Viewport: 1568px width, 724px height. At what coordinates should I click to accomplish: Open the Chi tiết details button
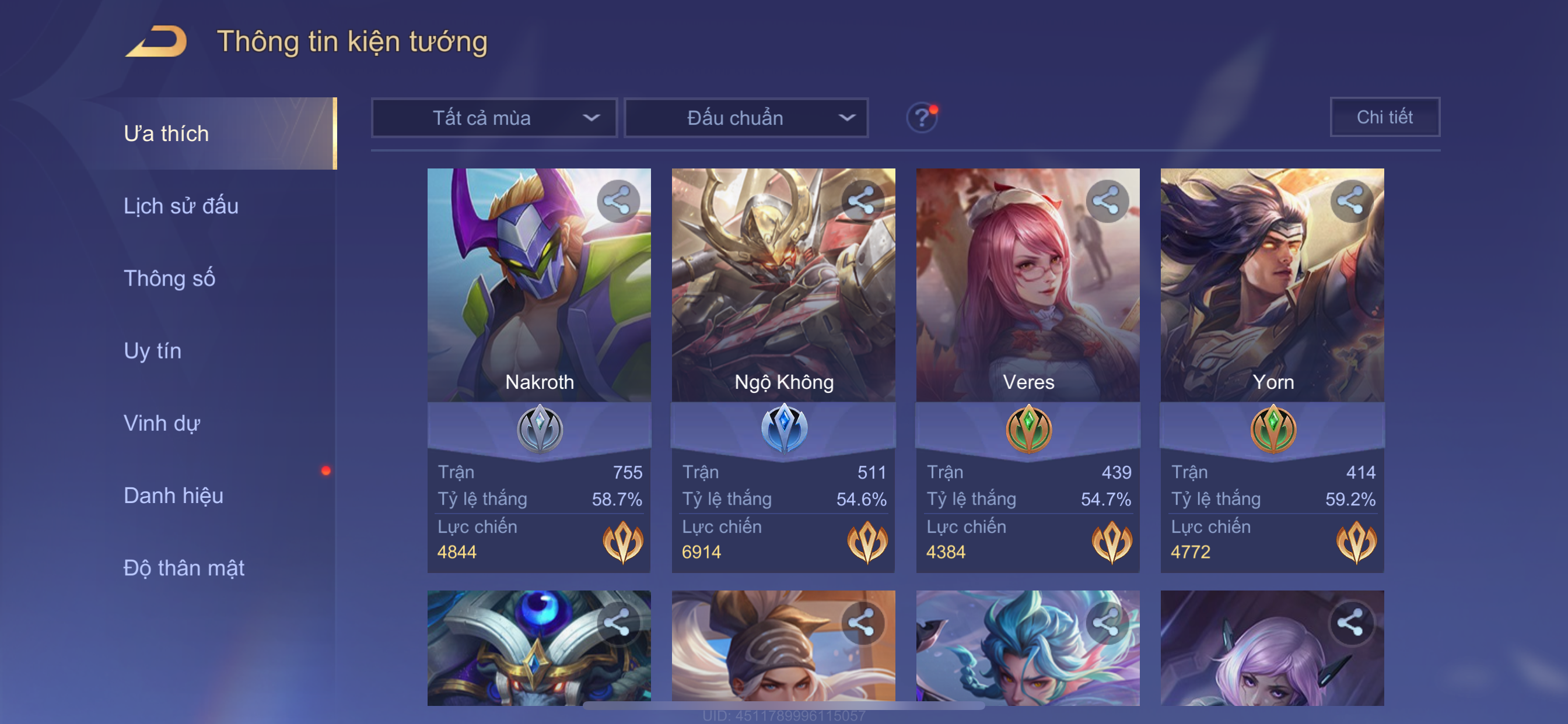tap(1384, 117)
